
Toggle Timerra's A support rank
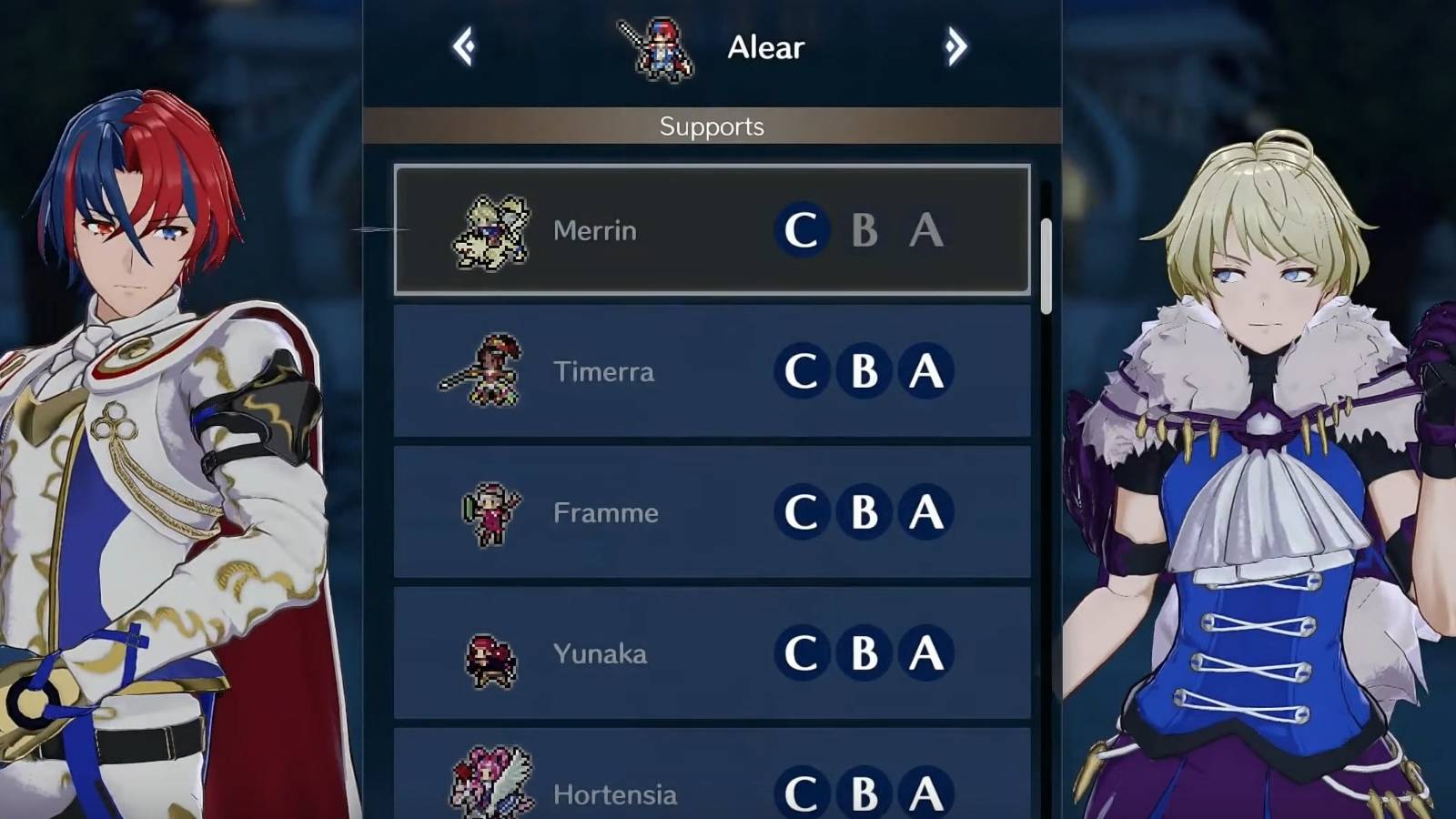click(925, 371)
